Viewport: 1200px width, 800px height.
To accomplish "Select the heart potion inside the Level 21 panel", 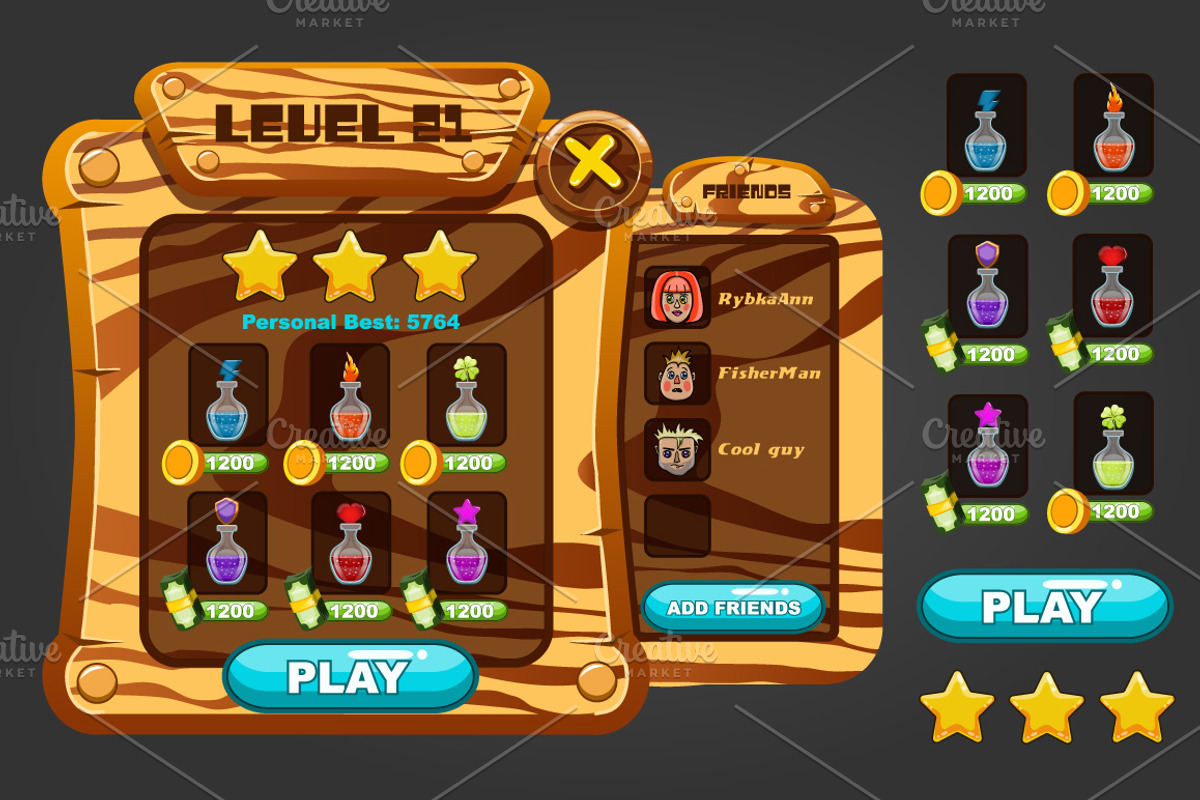I will tap(349, 543).
